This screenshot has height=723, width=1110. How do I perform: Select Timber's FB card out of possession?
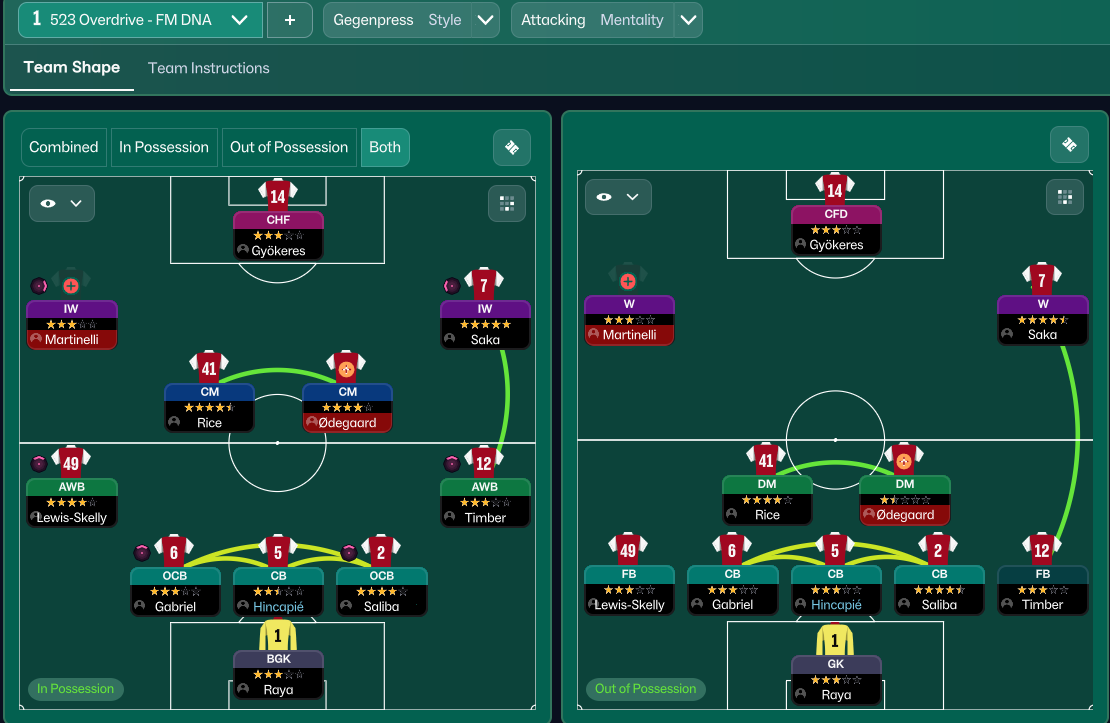(x=1042, y=589)
